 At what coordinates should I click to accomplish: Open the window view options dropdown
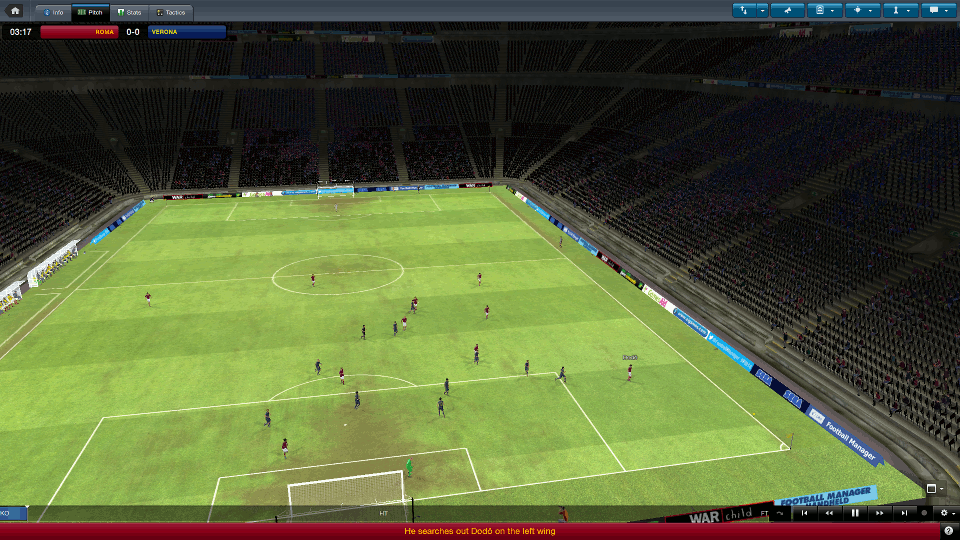934,489
